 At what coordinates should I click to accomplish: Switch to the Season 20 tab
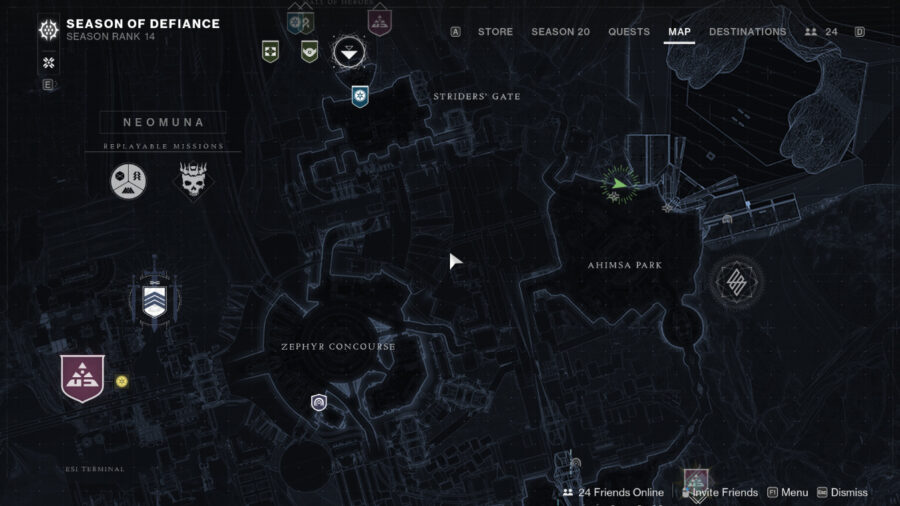tap(560, 32)
